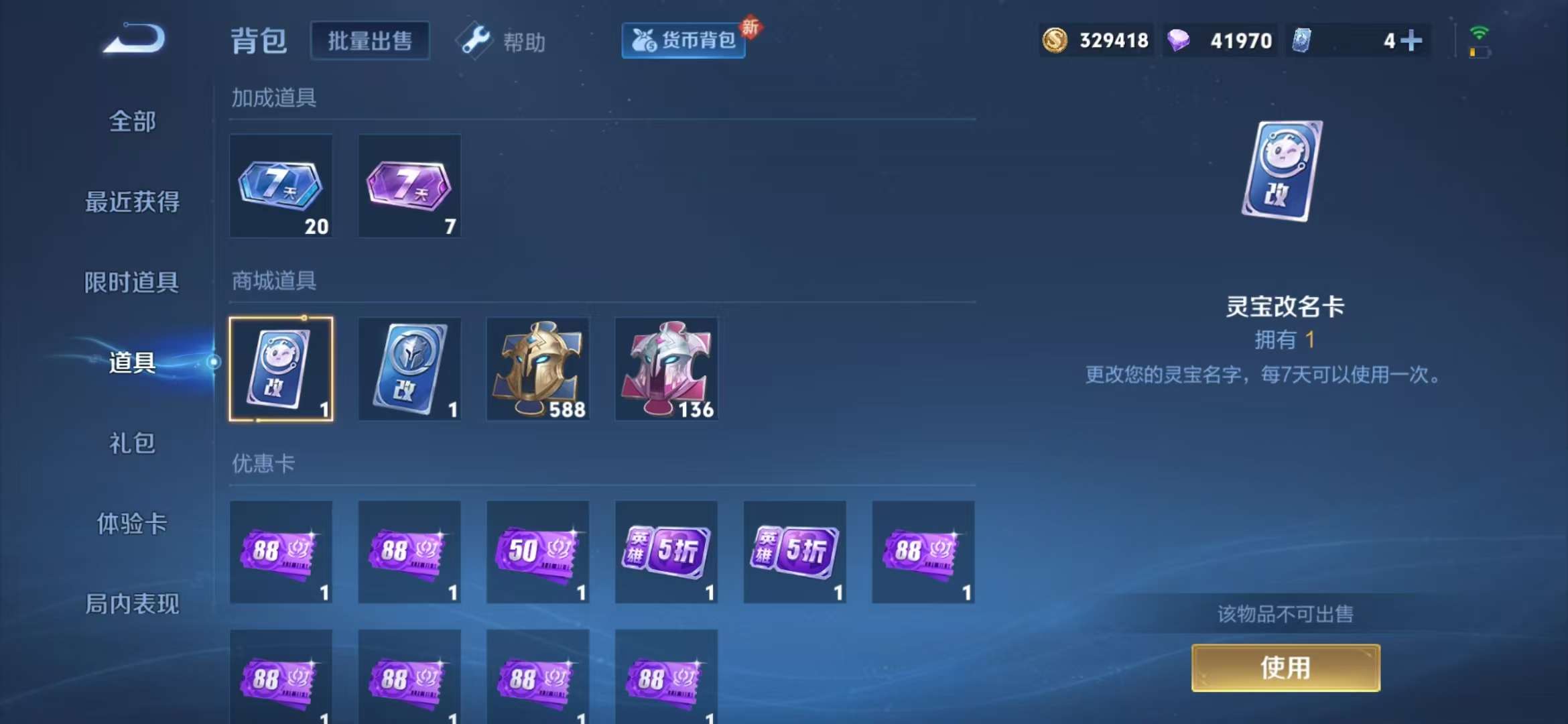The height and width of the screenshot is (724, 1568).
Task: Select the pink helmet item showing 136
Action: (x=667, y=369)
